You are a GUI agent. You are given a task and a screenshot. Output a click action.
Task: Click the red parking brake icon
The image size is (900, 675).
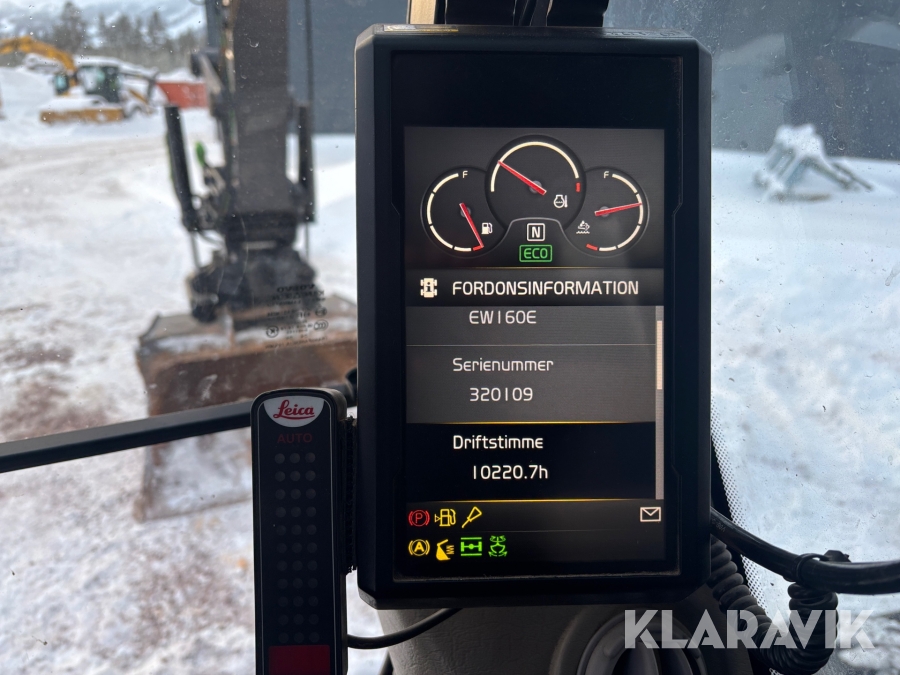pos(418,518)
